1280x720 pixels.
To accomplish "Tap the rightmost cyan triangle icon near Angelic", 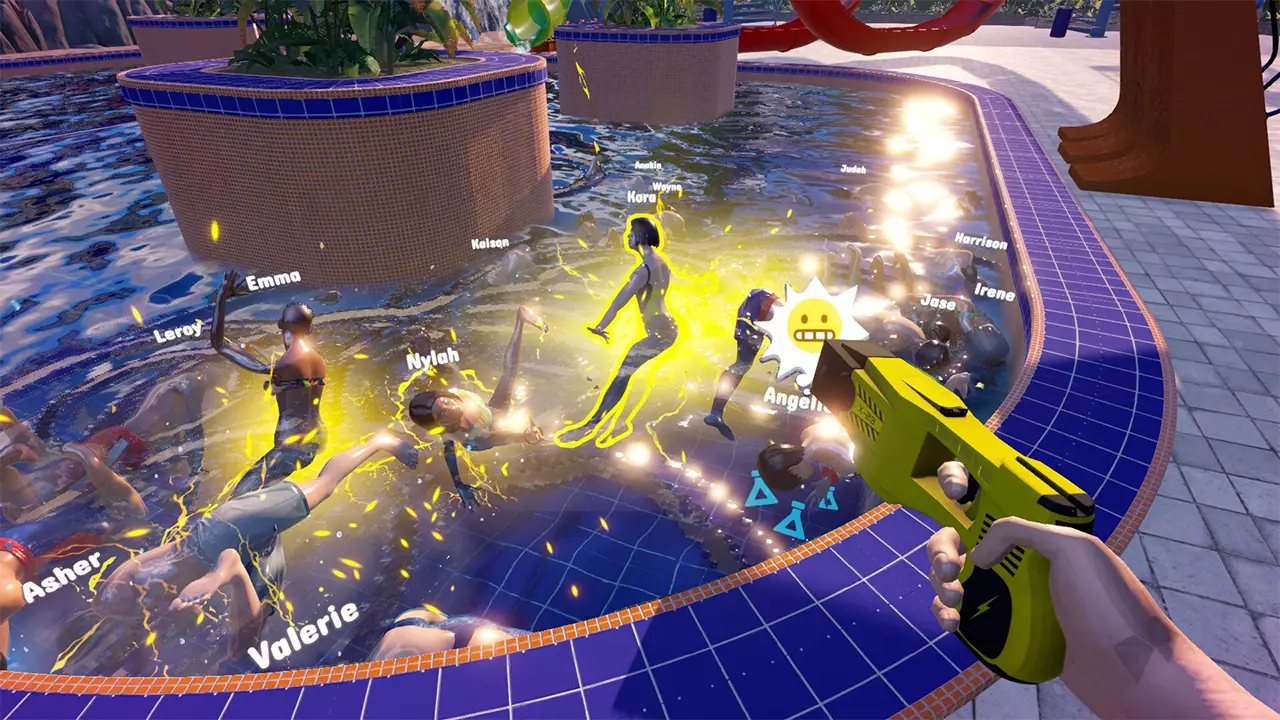I will 828,500.
